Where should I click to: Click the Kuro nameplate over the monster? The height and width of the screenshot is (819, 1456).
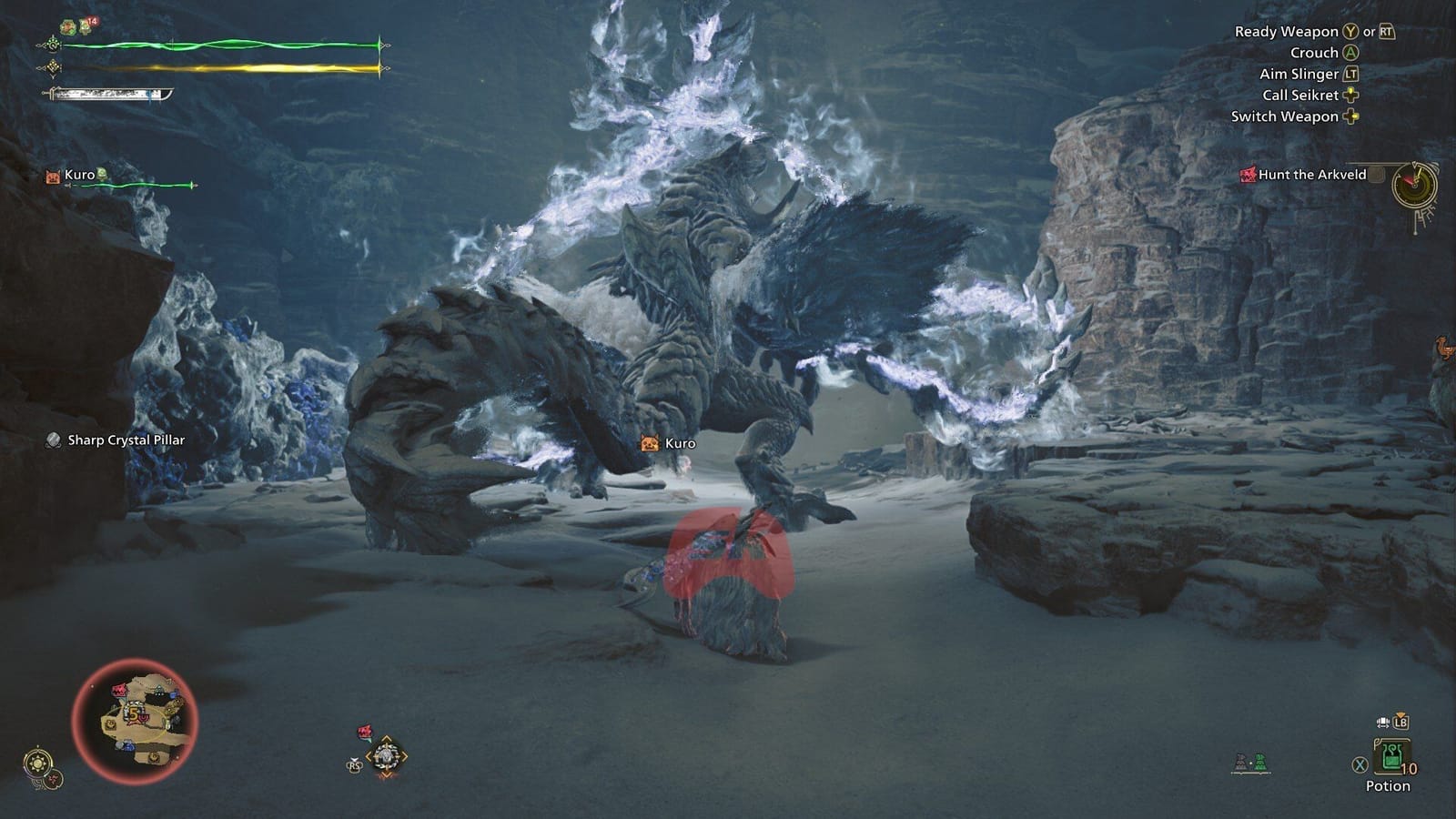(671, 443)
